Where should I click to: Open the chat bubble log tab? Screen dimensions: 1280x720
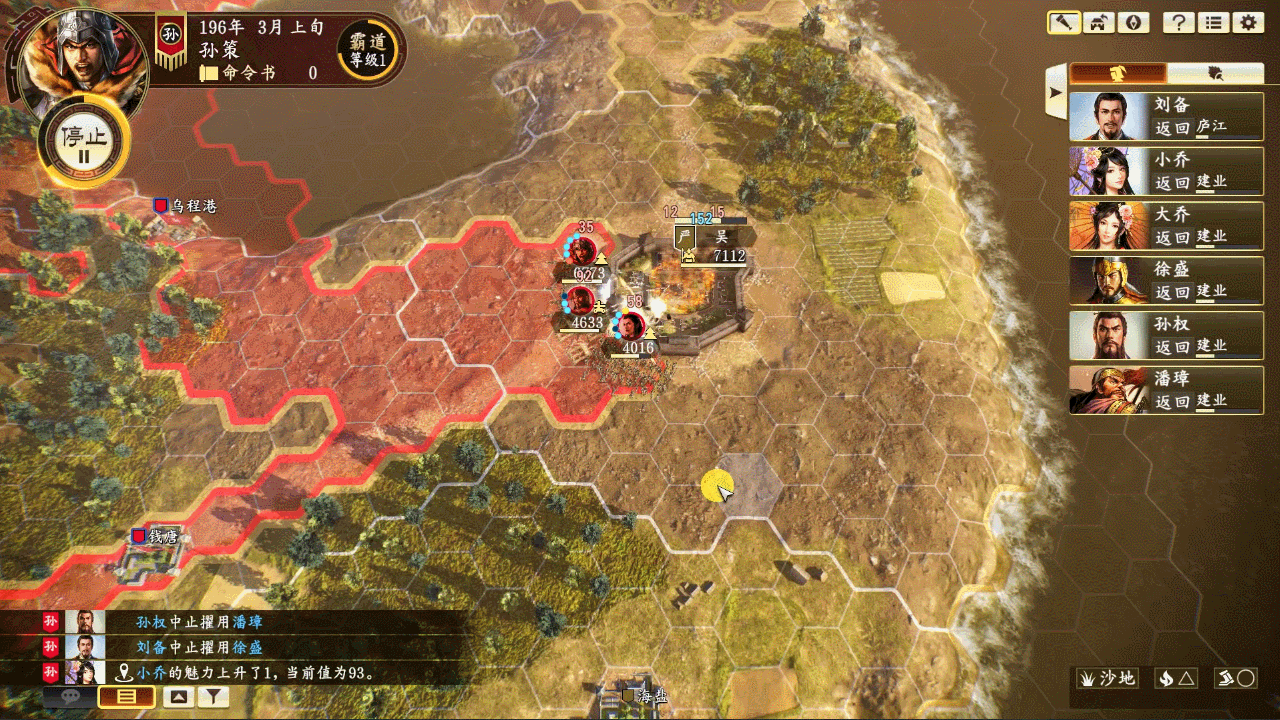pyautogui.click(x=70, y=698)
